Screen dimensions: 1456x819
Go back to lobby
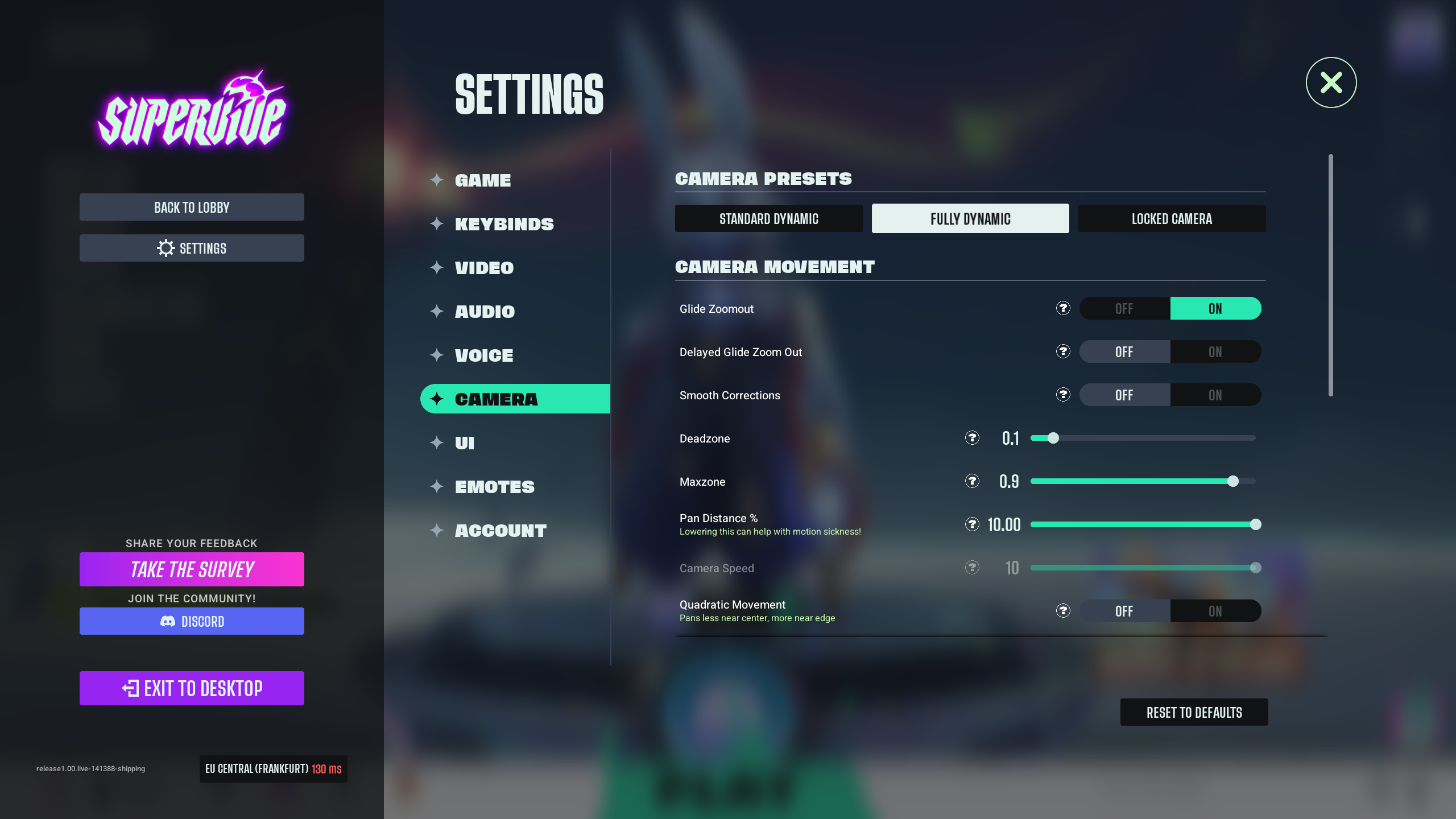[x=192, y=207]
